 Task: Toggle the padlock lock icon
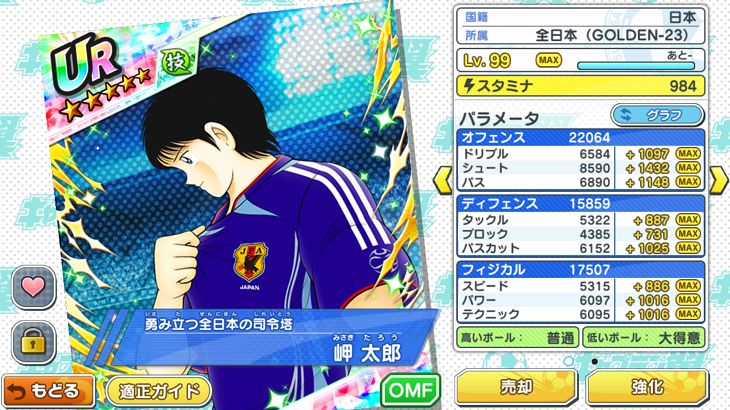[32, 340]
